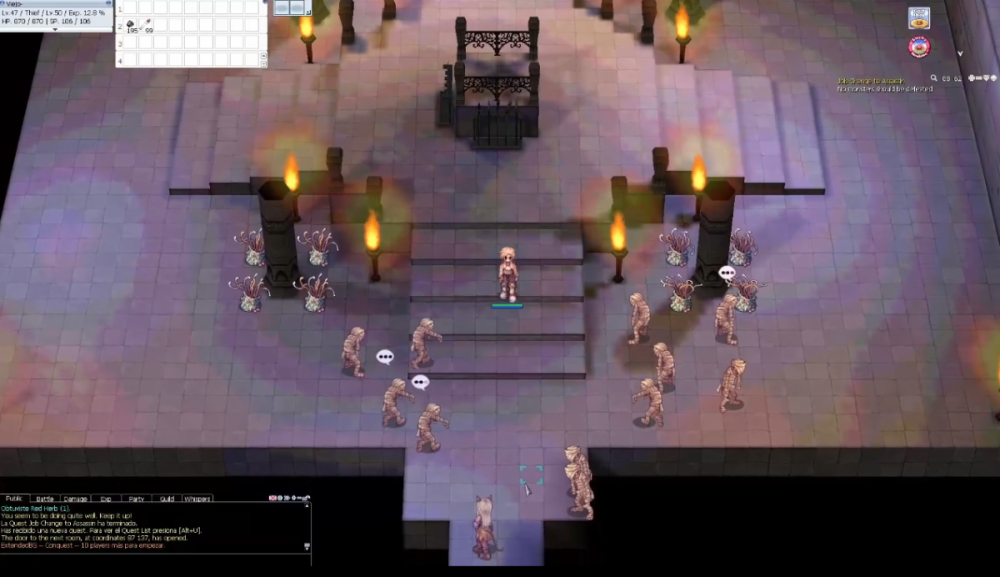Screen dimensions: 1000x577
Task: Collapse the side icon list arrow
Action: 958,53
